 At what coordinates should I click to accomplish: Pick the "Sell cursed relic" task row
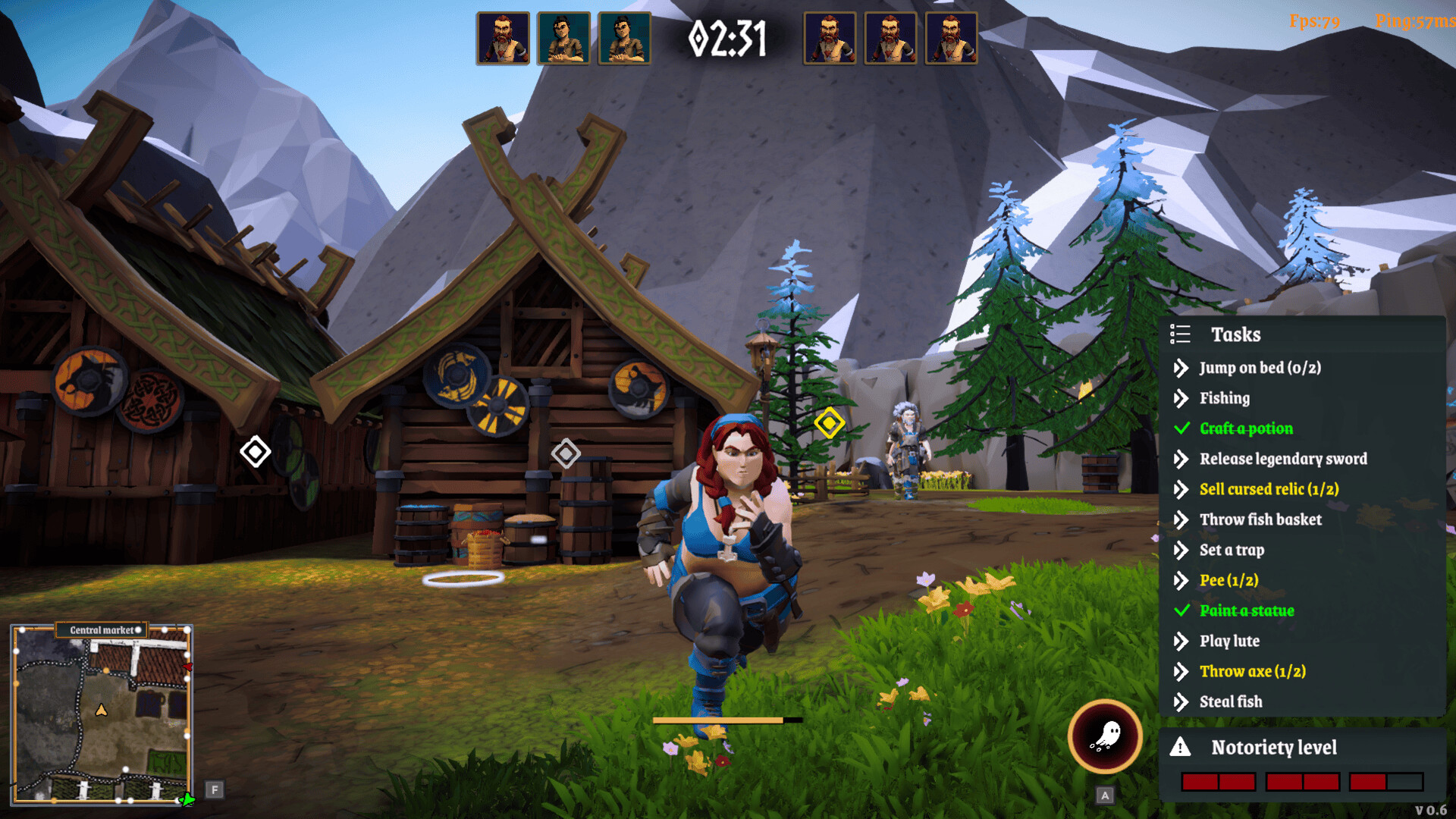tap(1269, 489)
